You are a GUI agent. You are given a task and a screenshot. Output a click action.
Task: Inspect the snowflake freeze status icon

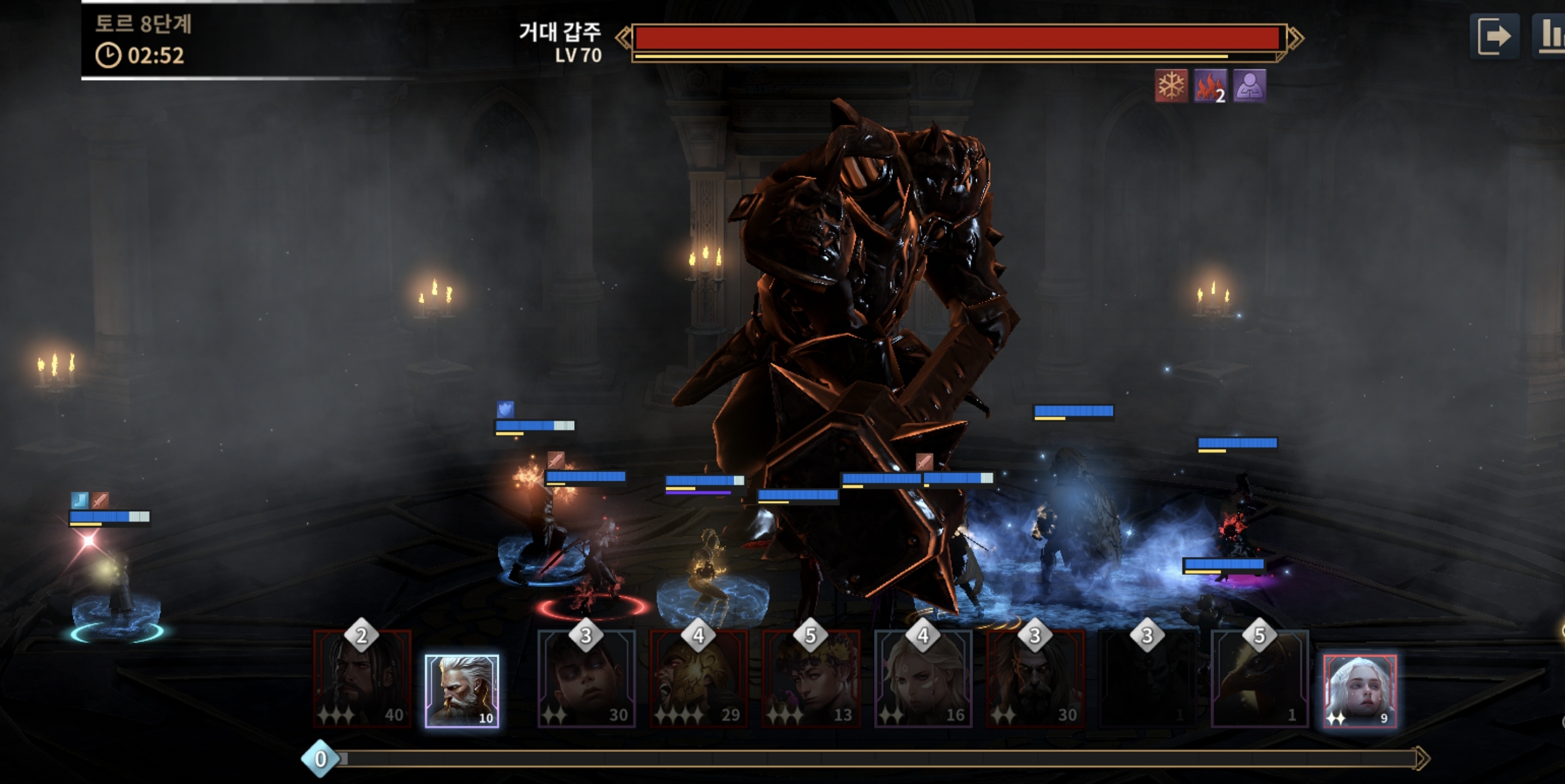[1171, 85]
